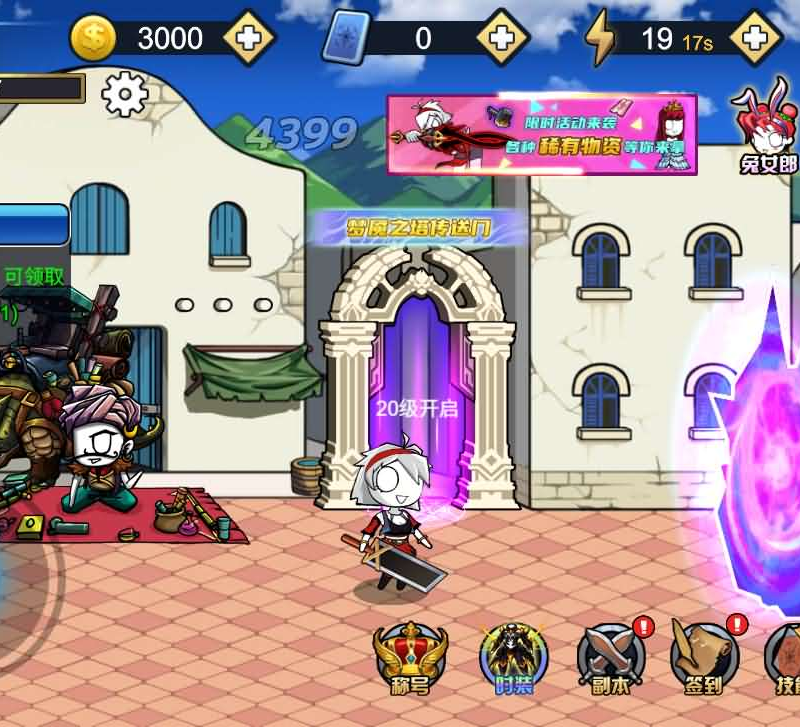Refill energy using the lightning plus button
800x727 pixels.
[757, 38]
